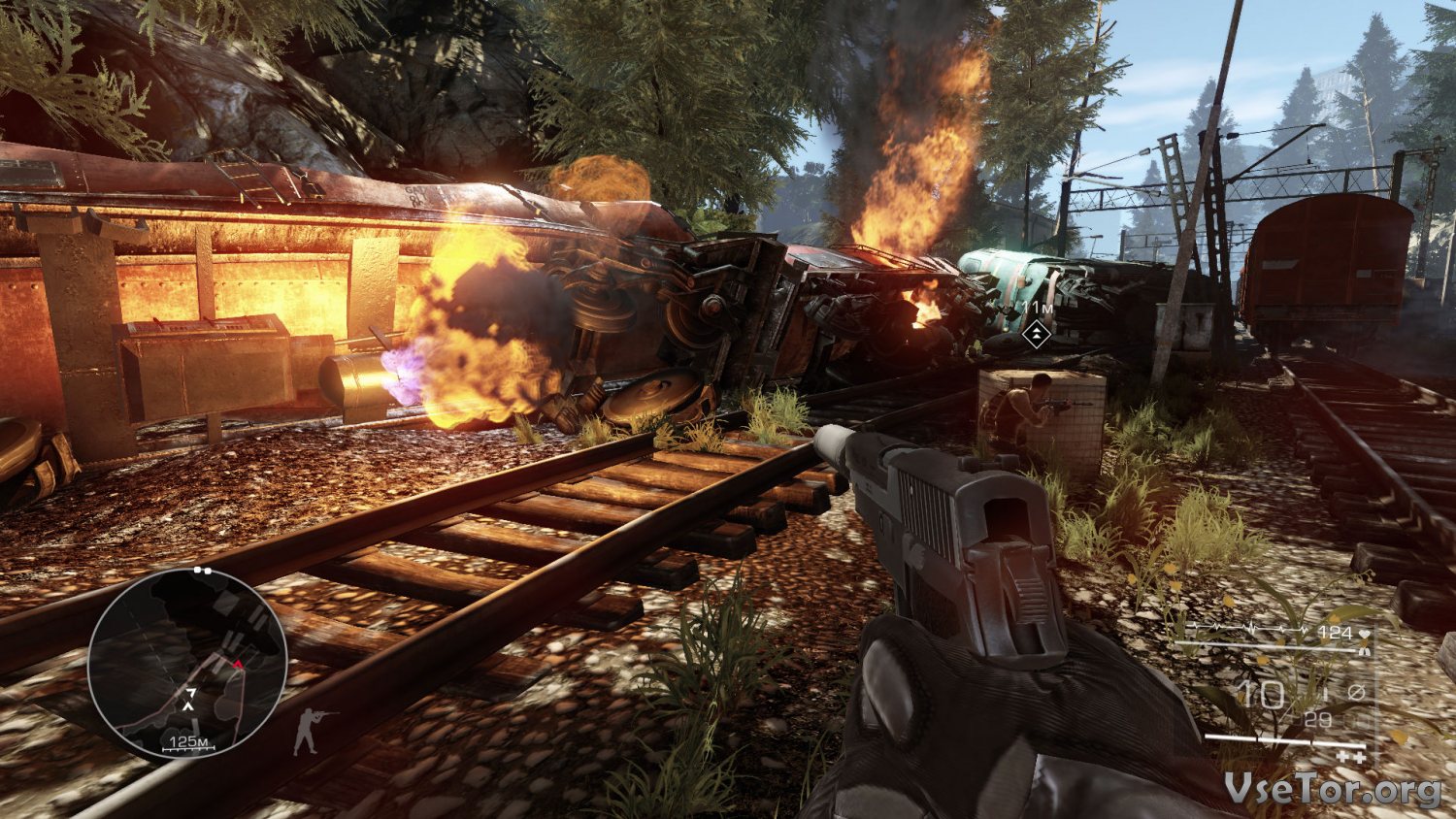Select the diamond objective waypoint marker
Screen dimensions: 1456x819
coord(1037,335)
